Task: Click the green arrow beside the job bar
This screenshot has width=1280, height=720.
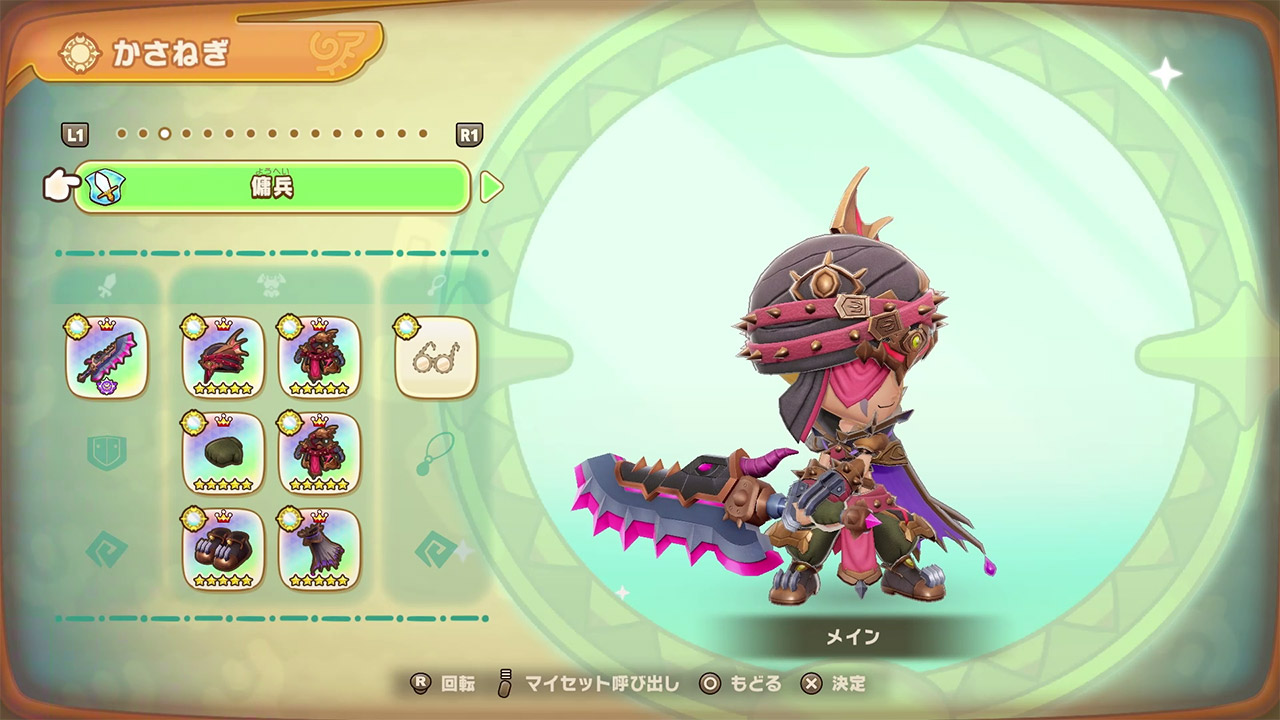Action: tap(491, 187)
